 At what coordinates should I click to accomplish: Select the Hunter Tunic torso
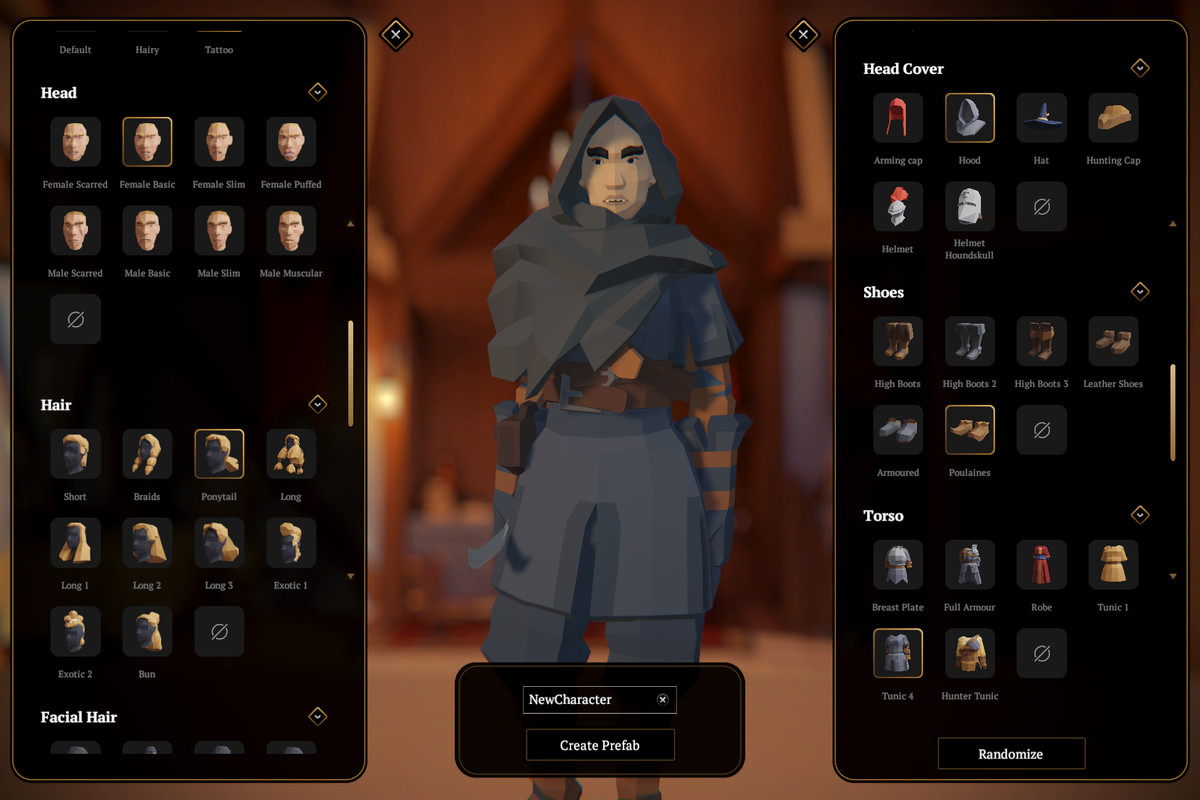click(x=969, y=654)
